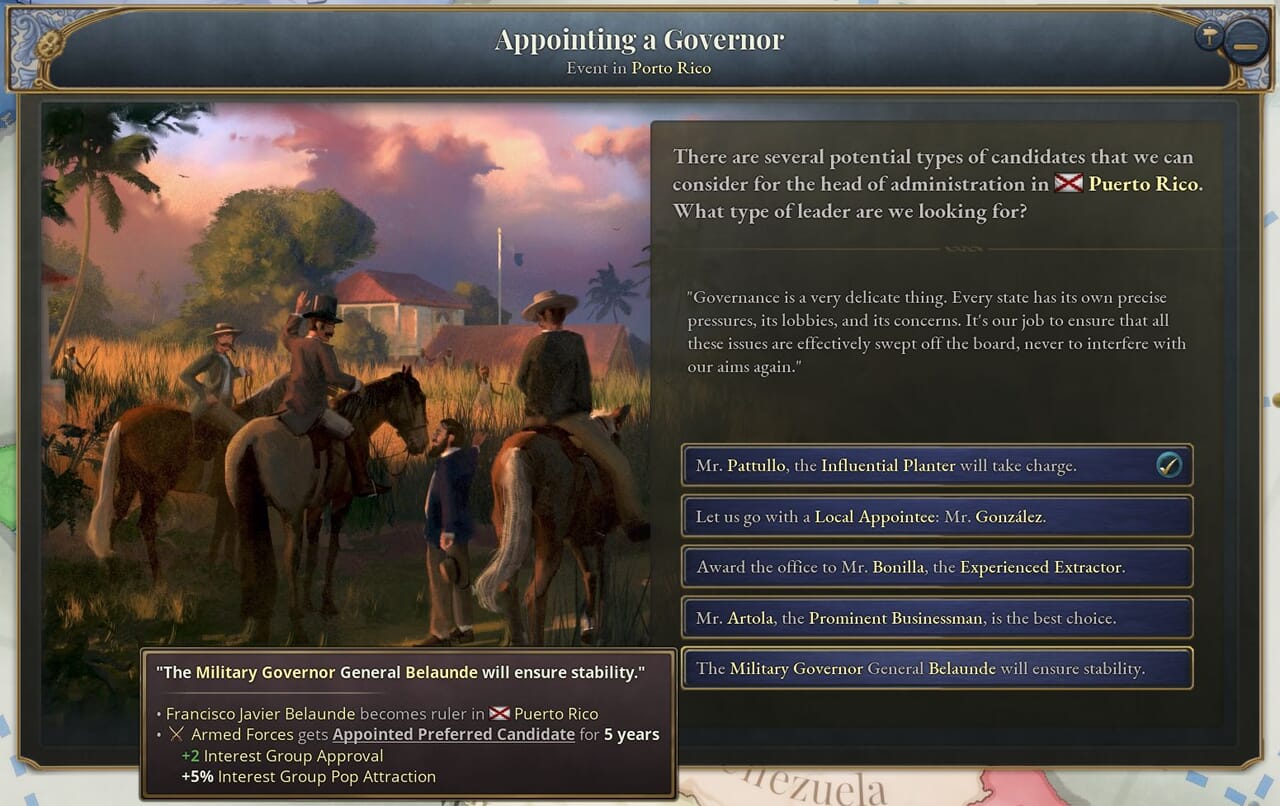
Task: Open the Porto Rico link in header
Action: (x=671, y=69)
